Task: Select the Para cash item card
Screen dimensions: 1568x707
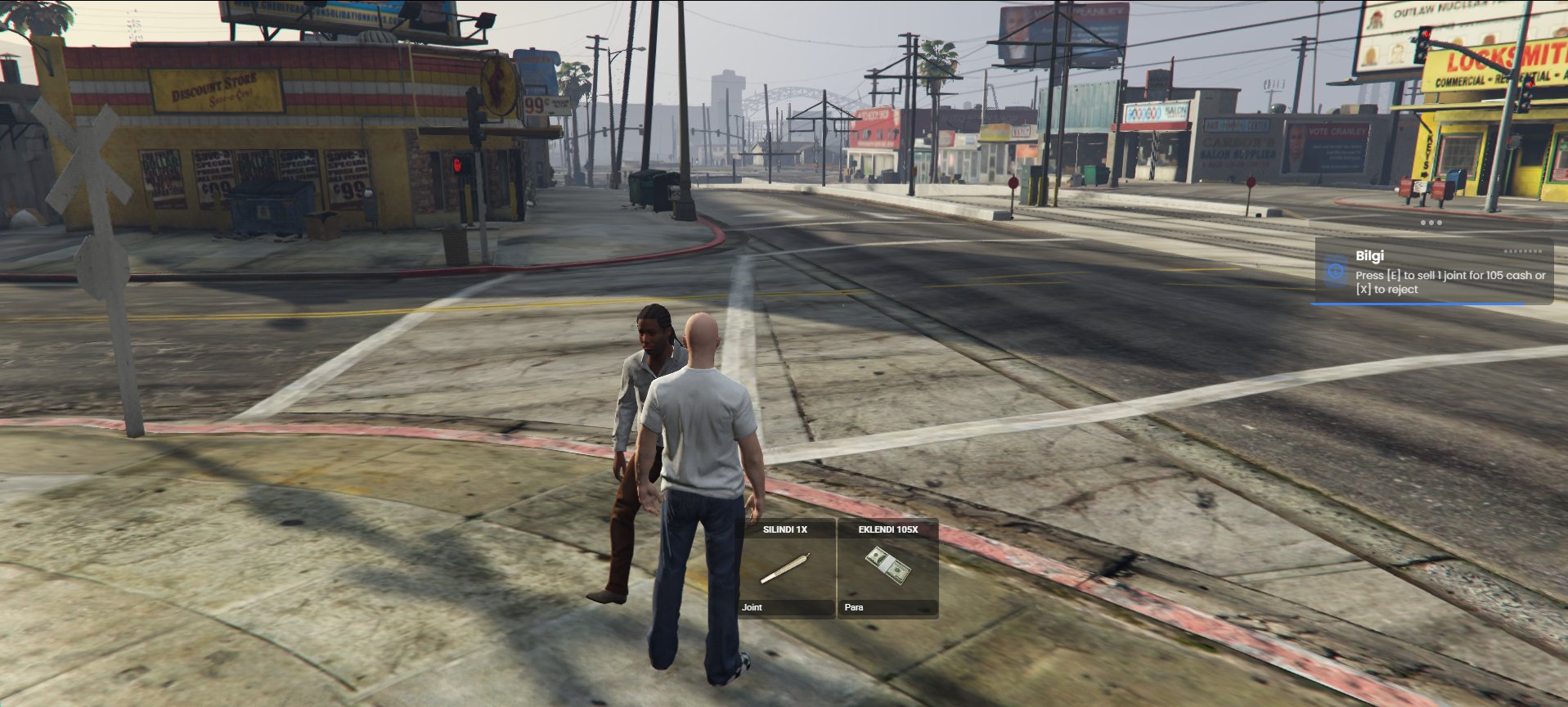Action: pos(887,568)
